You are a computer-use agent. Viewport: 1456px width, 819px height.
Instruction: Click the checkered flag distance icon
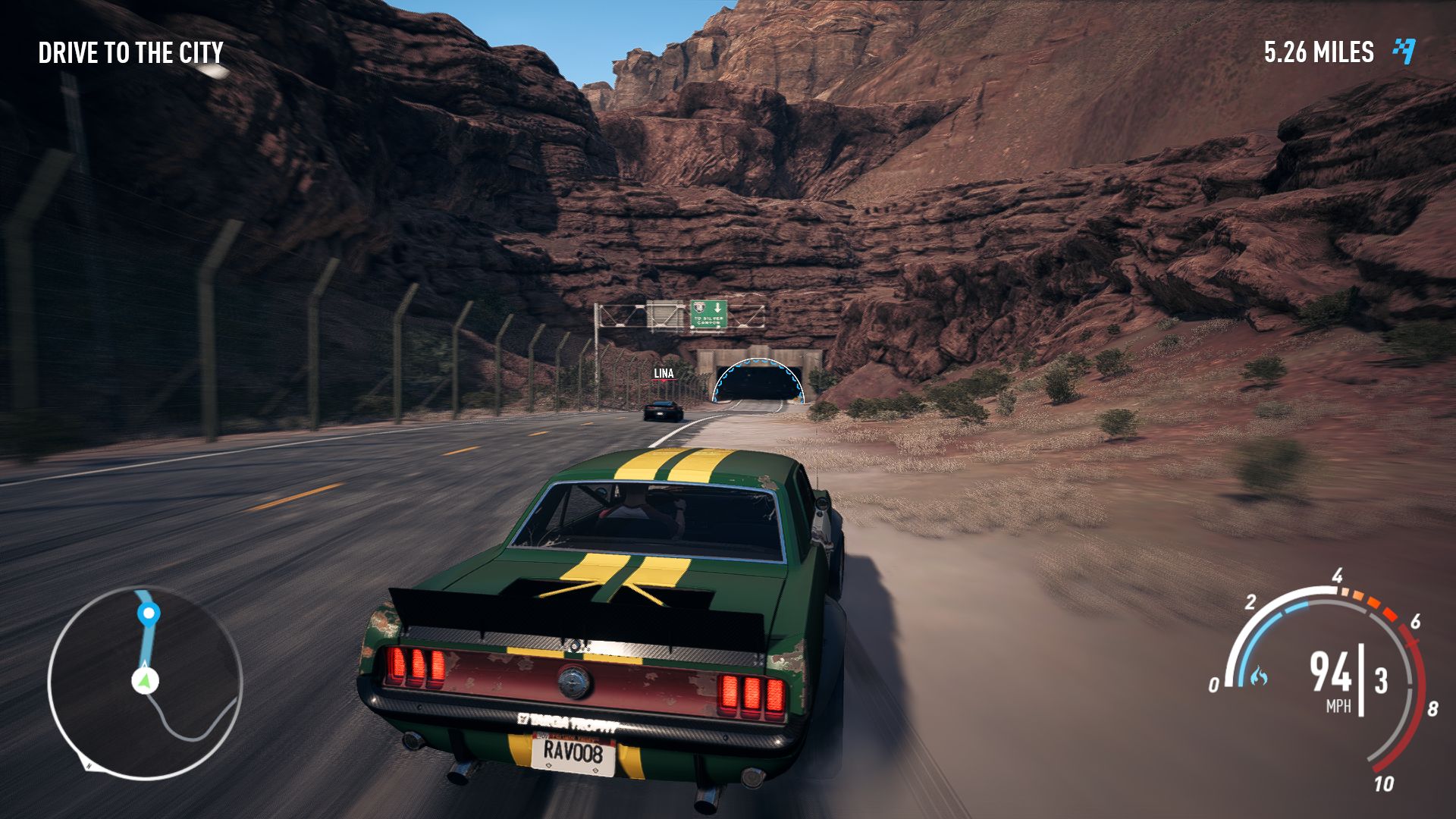(1404, 52)
